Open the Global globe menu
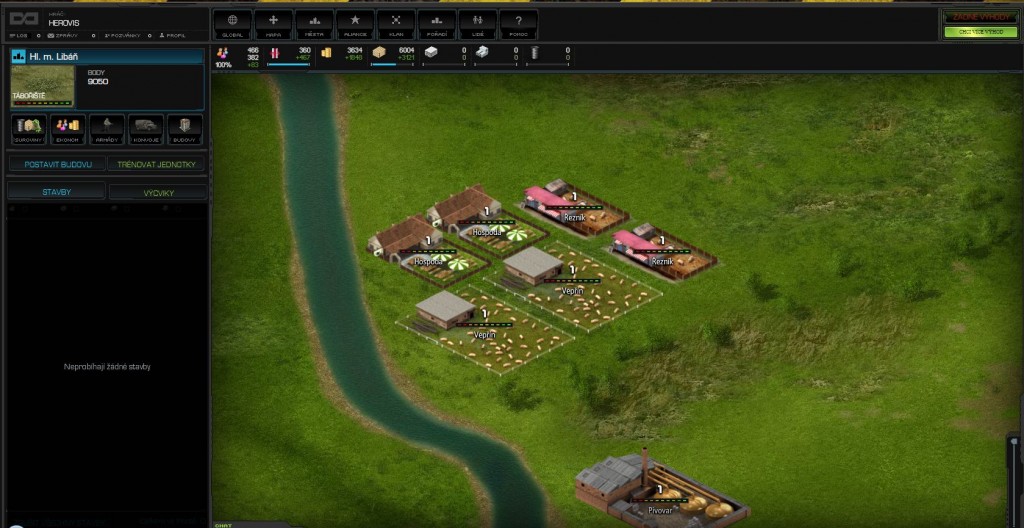 point(233,23)
